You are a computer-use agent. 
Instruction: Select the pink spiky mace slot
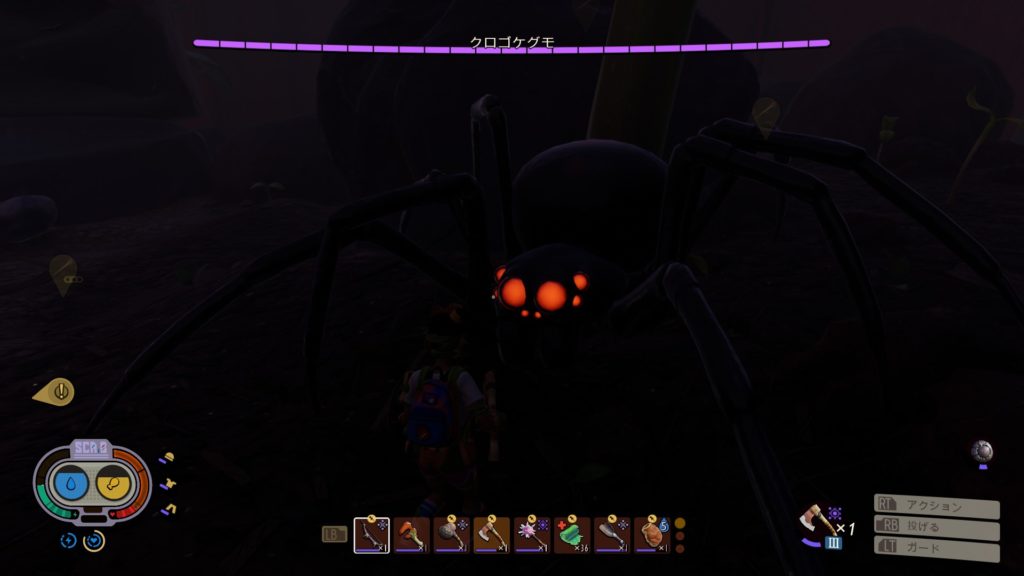(x=531, y=535)
